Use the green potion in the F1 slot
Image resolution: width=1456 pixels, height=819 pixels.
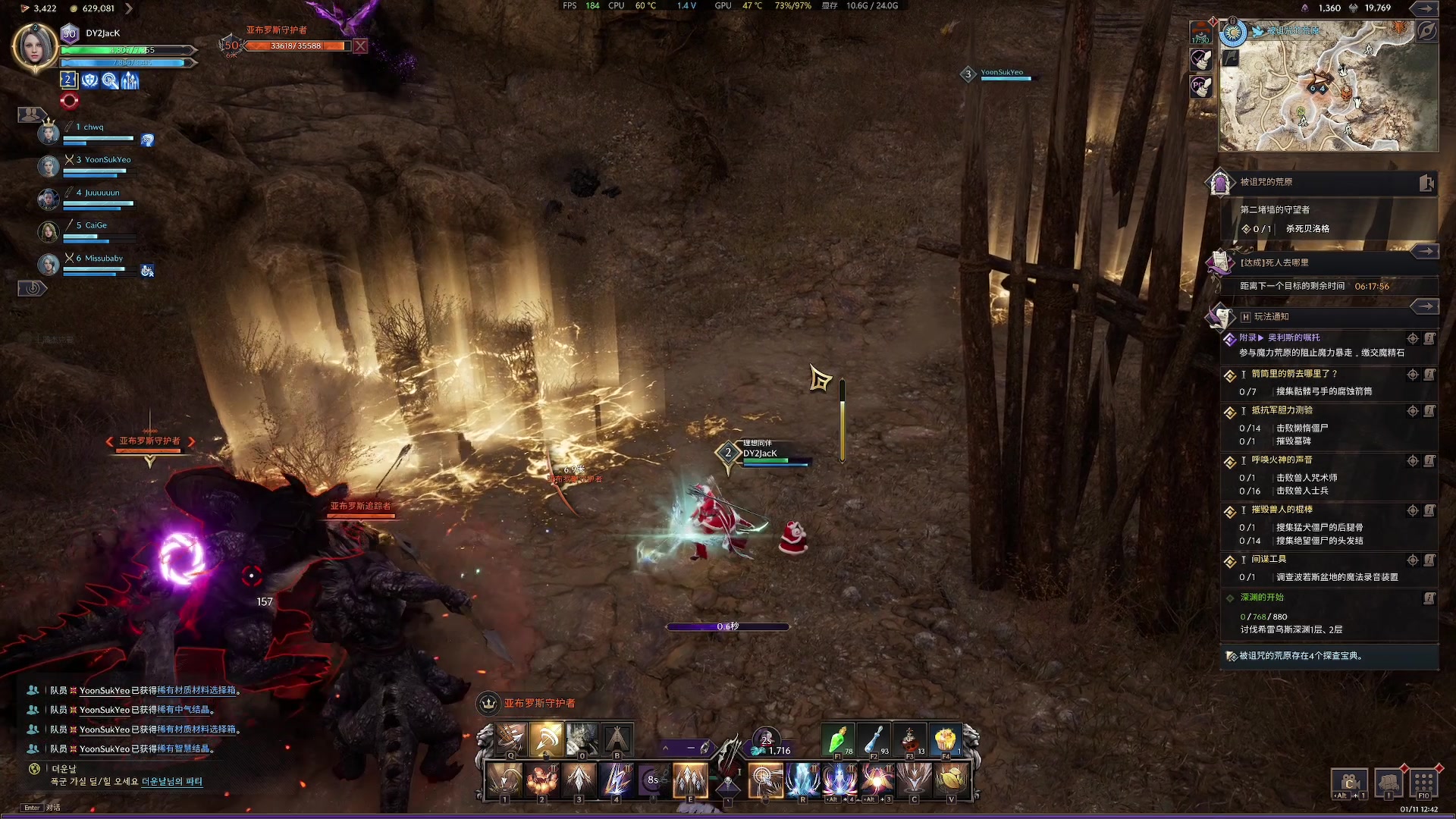(x=838, y=739)
